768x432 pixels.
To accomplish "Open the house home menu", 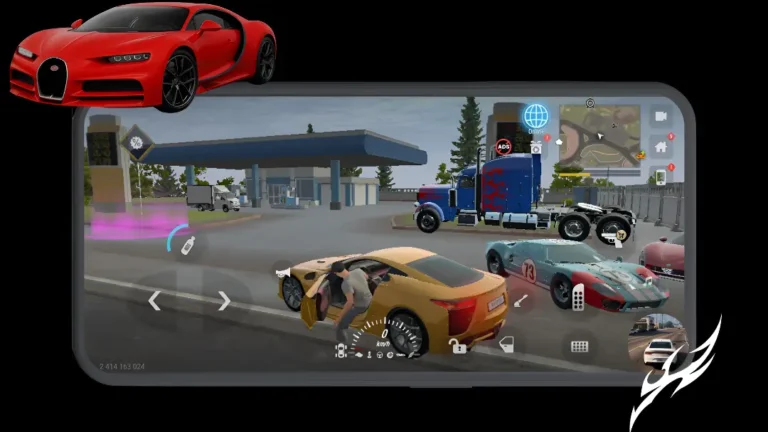I will [x=660, y=147].
